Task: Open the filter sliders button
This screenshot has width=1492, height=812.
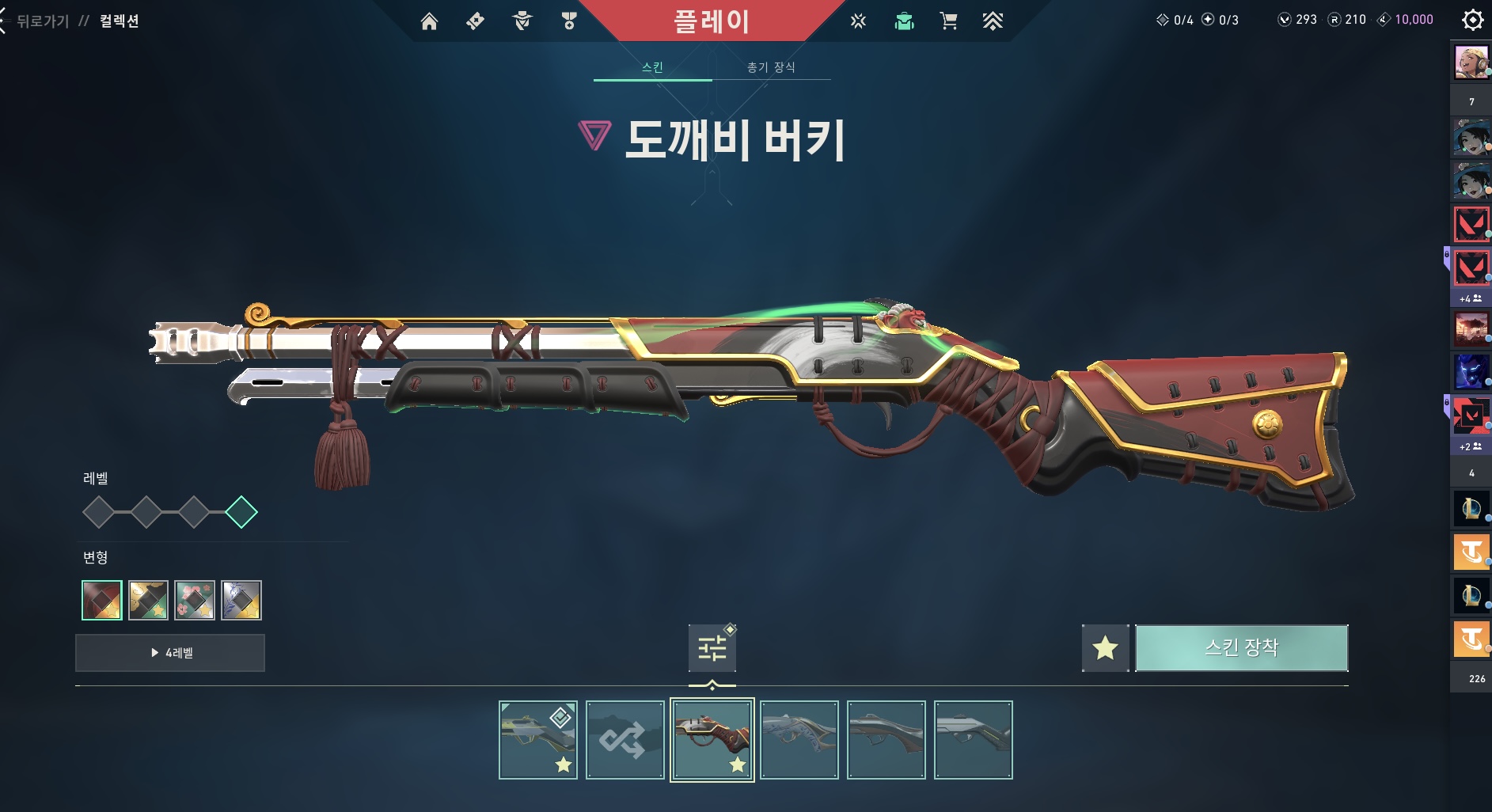Action: (x=712, y=648)
